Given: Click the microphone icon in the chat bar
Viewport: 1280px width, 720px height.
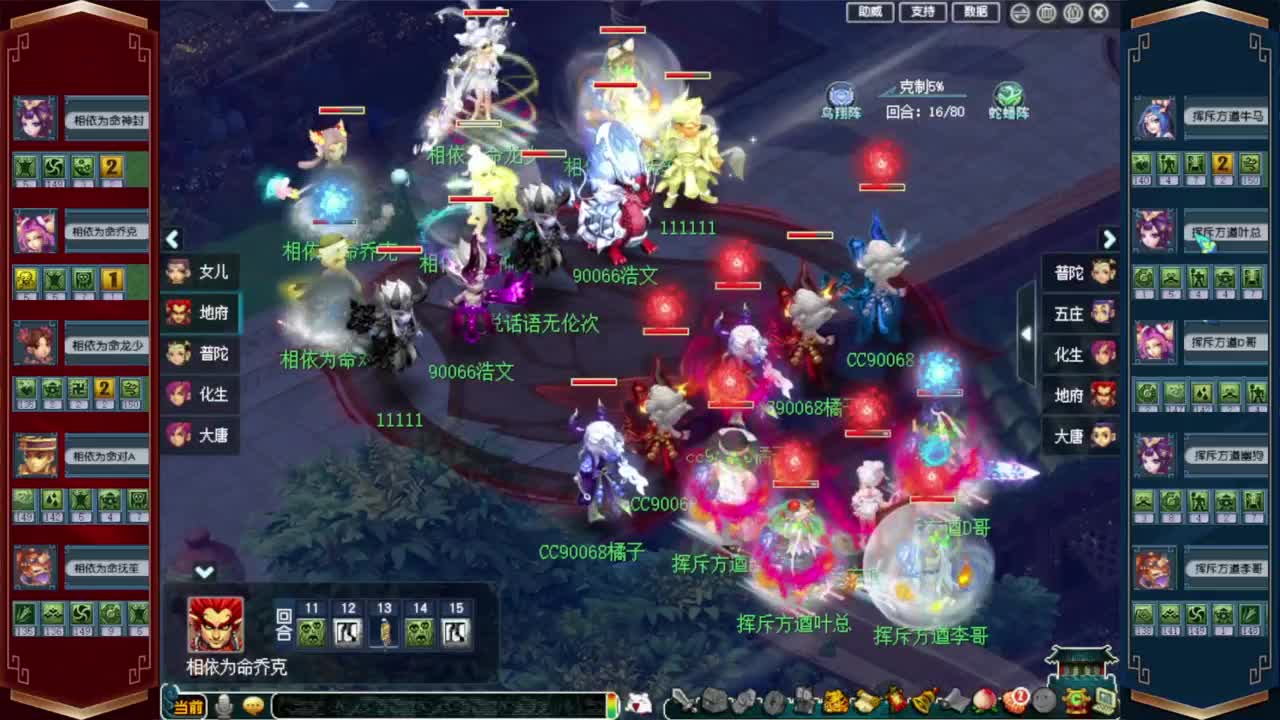Looking at the screenshot, I should (223, 703).
